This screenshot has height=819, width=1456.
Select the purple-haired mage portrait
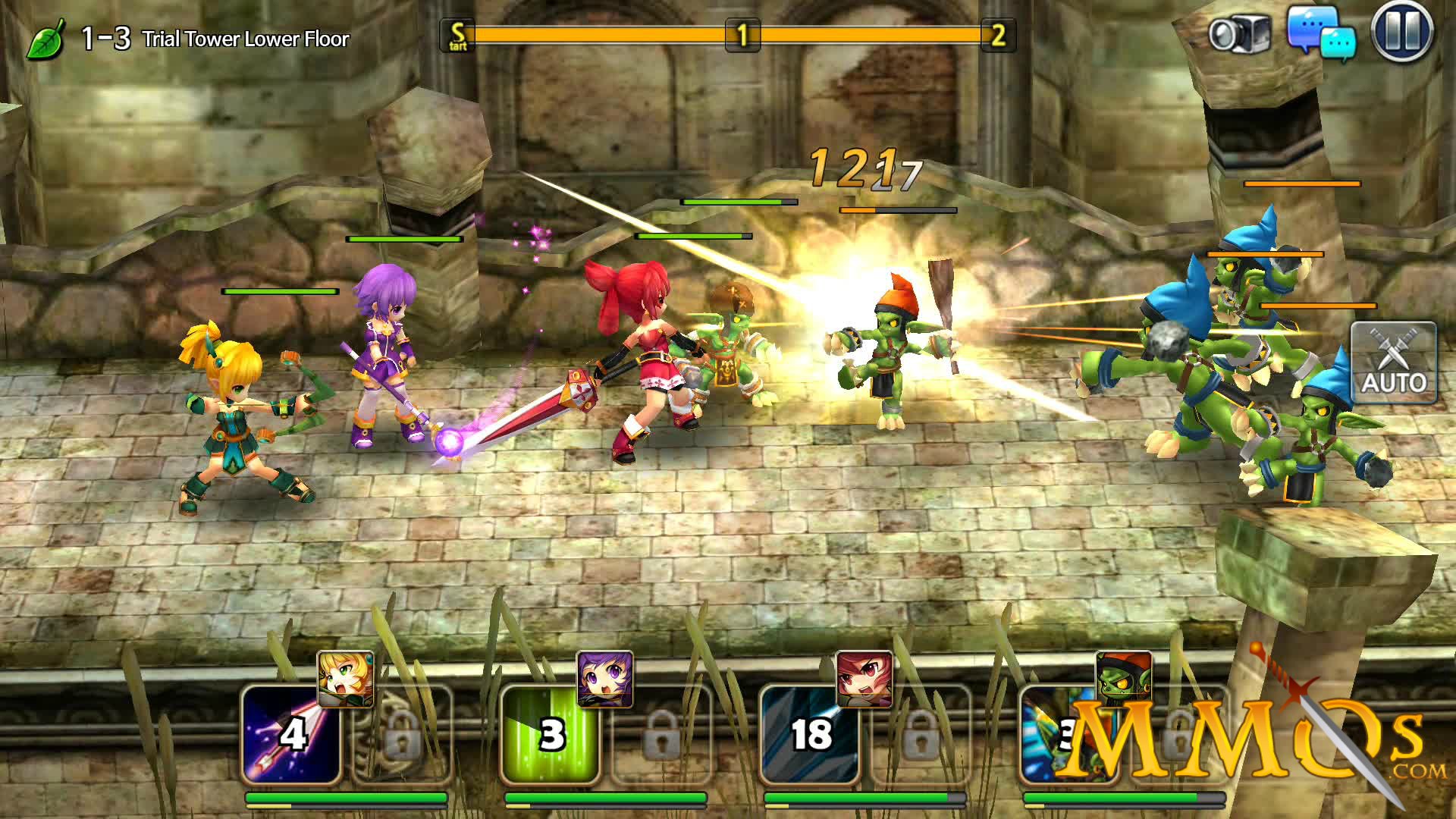tap(604, 679)
